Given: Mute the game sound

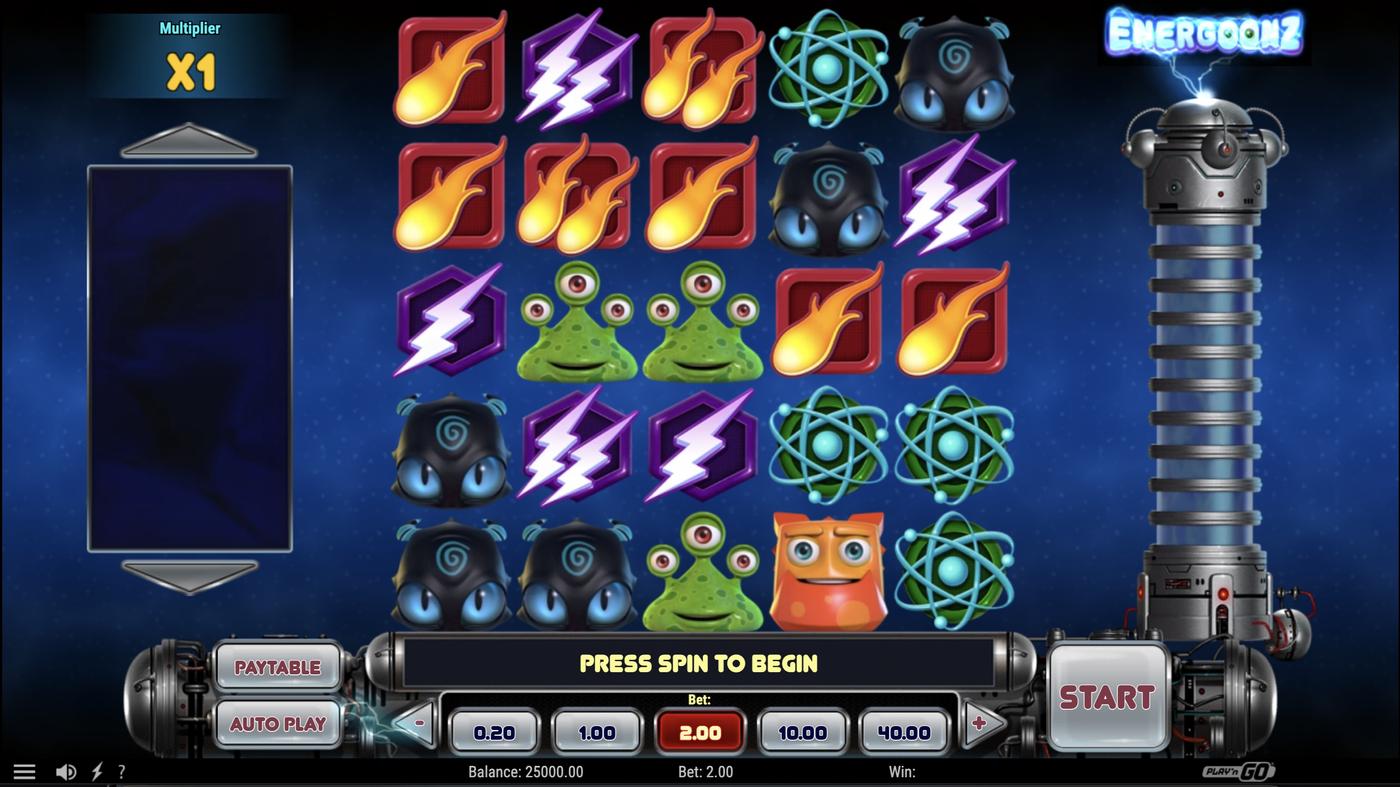Looking at the screenshot, I should 66,770.
